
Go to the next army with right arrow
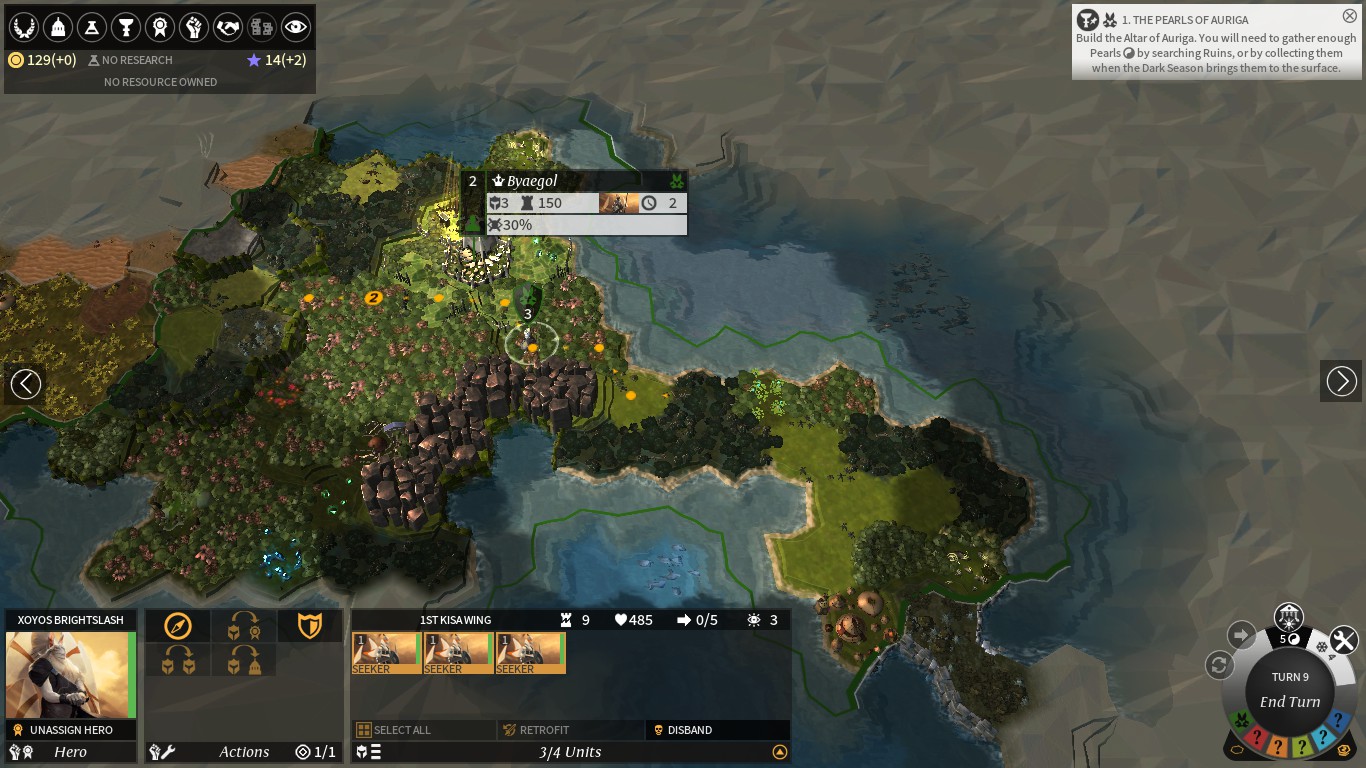[1341, 381]
